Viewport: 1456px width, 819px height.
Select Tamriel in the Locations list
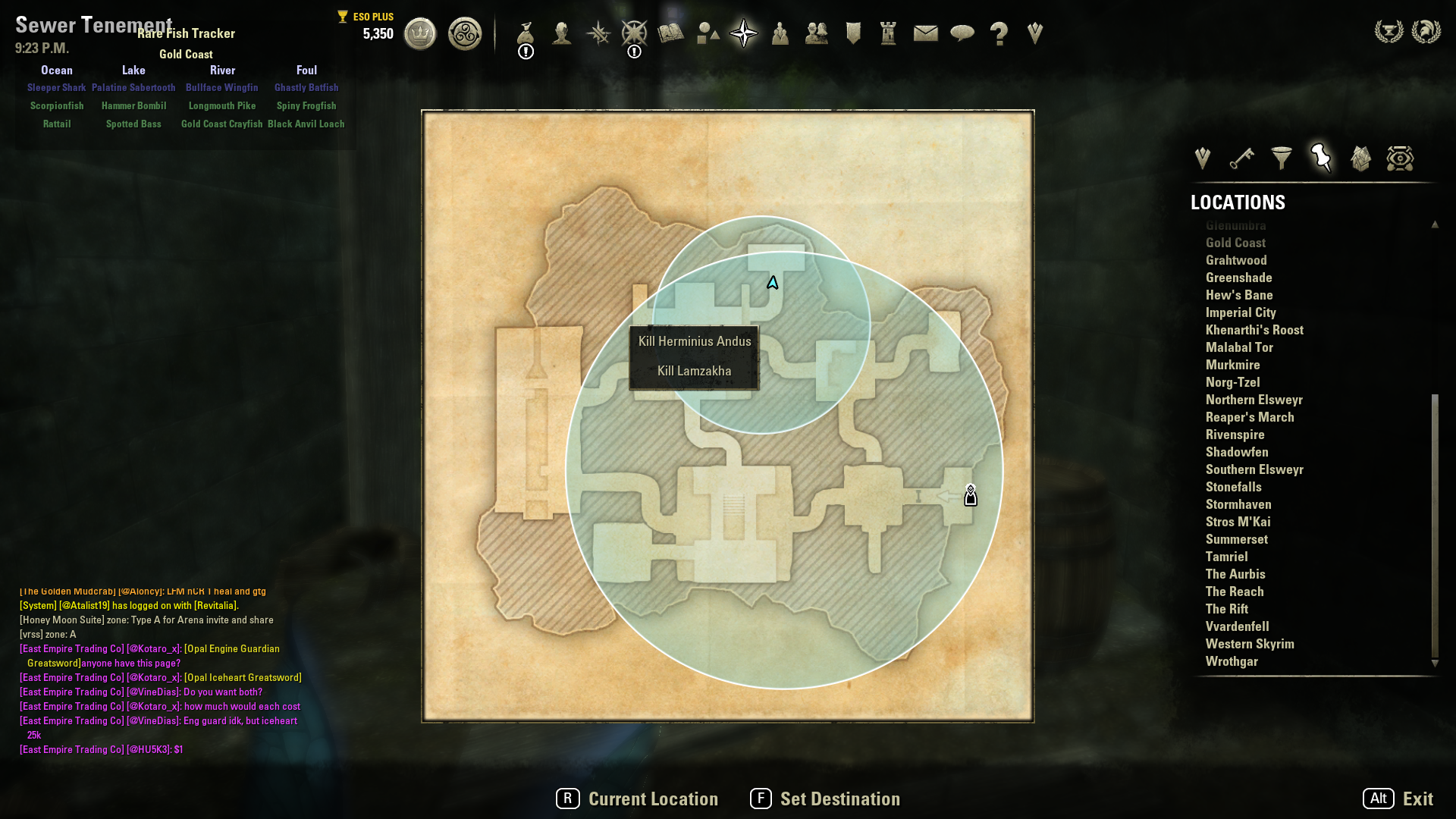click(x=1226, y=557)
